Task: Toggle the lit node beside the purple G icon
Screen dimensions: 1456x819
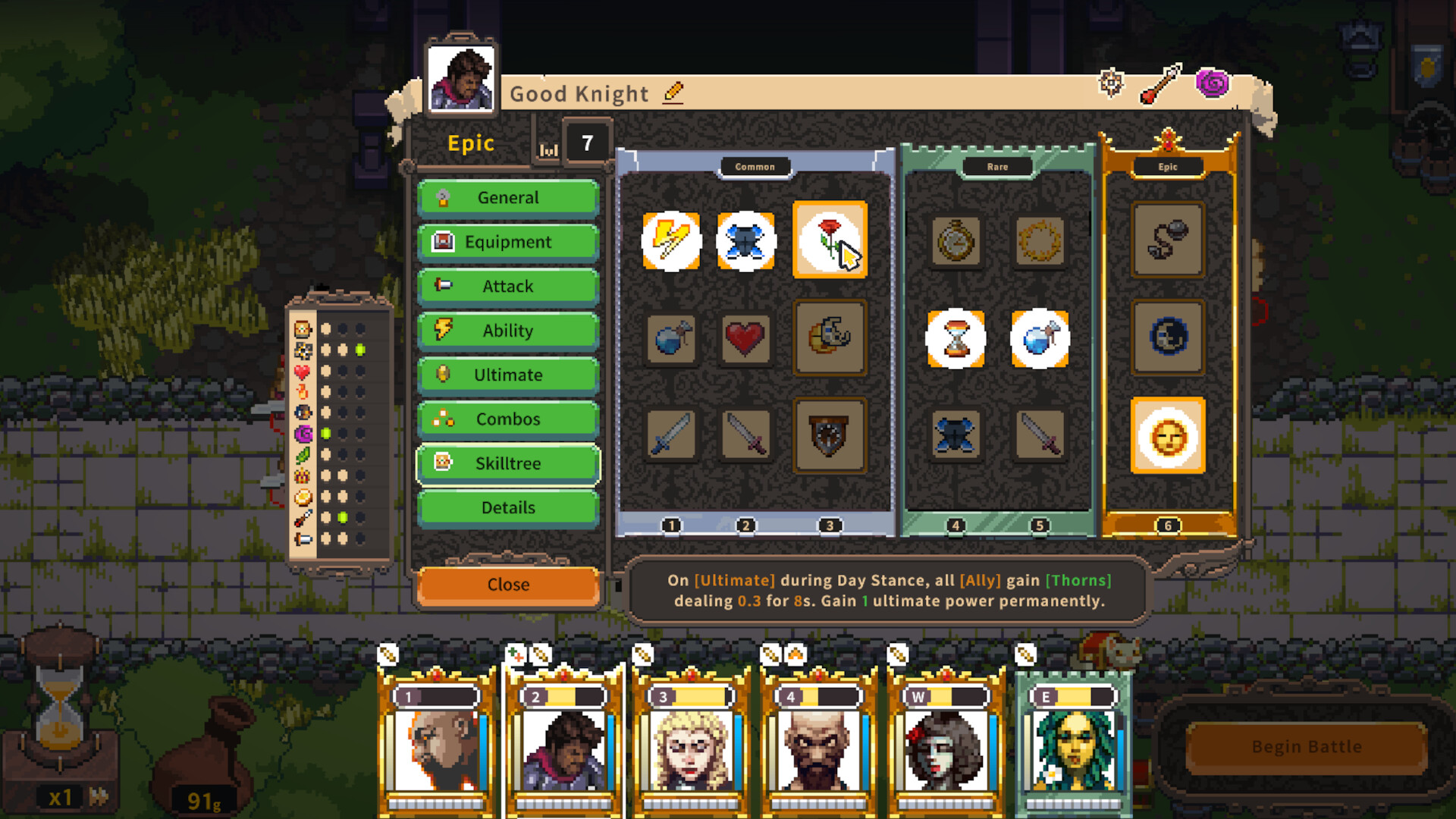Action: (x=326, y=433)
